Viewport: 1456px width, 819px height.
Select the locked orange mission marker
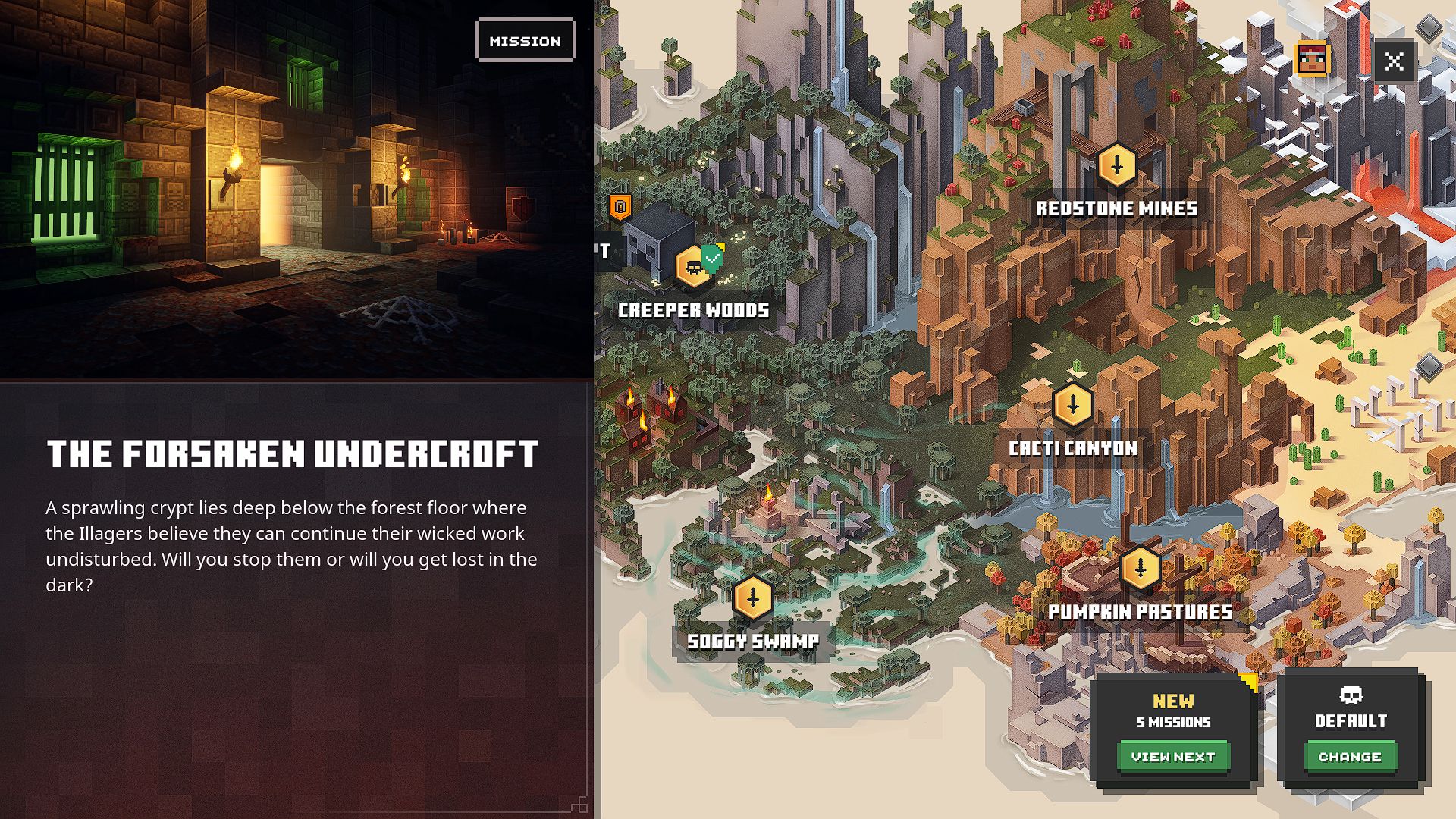tap(620, 206)
